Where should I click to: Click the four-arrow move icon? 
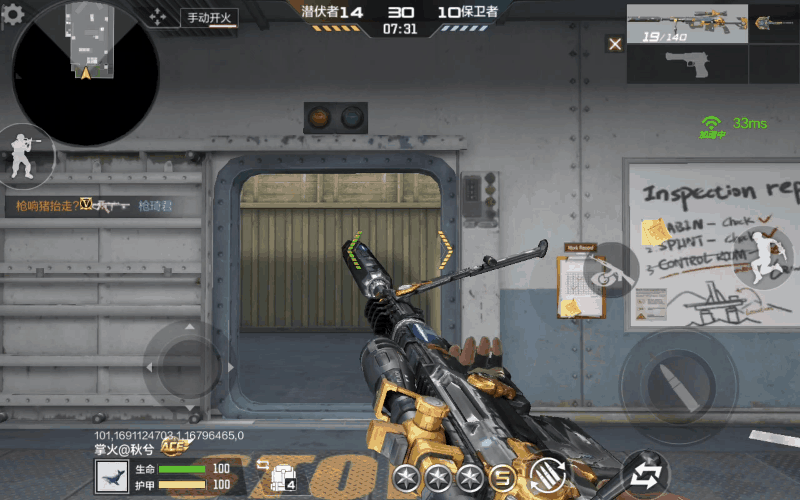pos(158,17)
